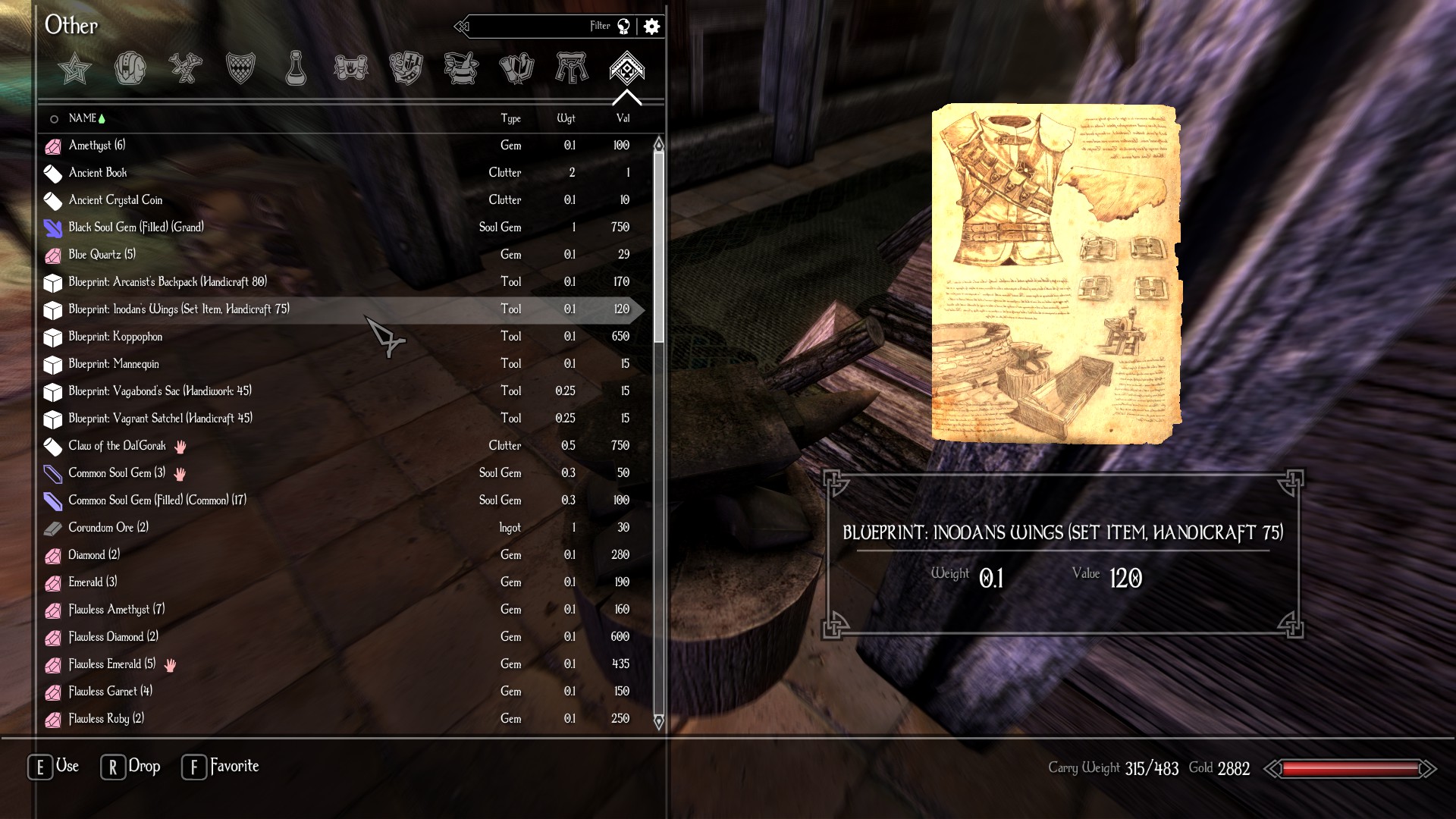This screenshot has height=819, width=1456.
Task: Select Claw of the Dal'Gorak
Action: click(x=117, y=446)
